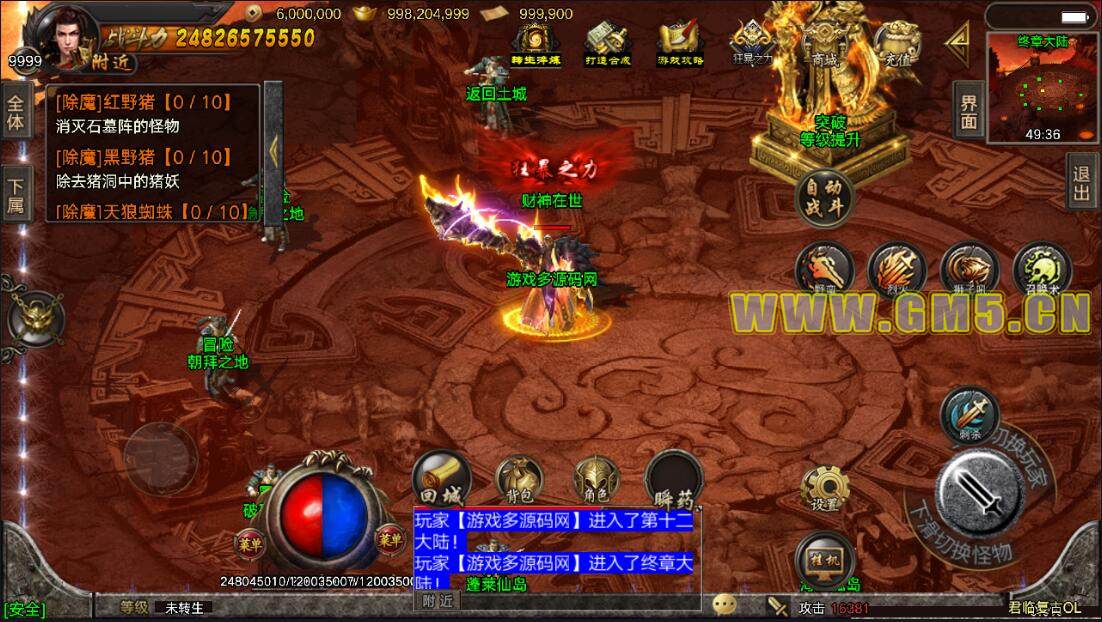Open the 商城 shop
The width and height of the screenshot is (1102, 622).
[x=825, y=46]
